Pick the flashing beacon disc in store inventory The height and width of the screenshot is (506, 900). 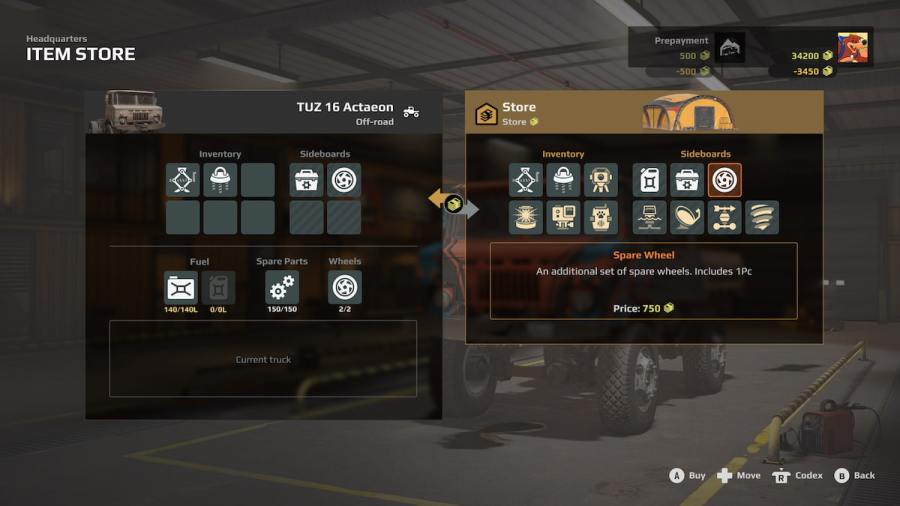526,217
